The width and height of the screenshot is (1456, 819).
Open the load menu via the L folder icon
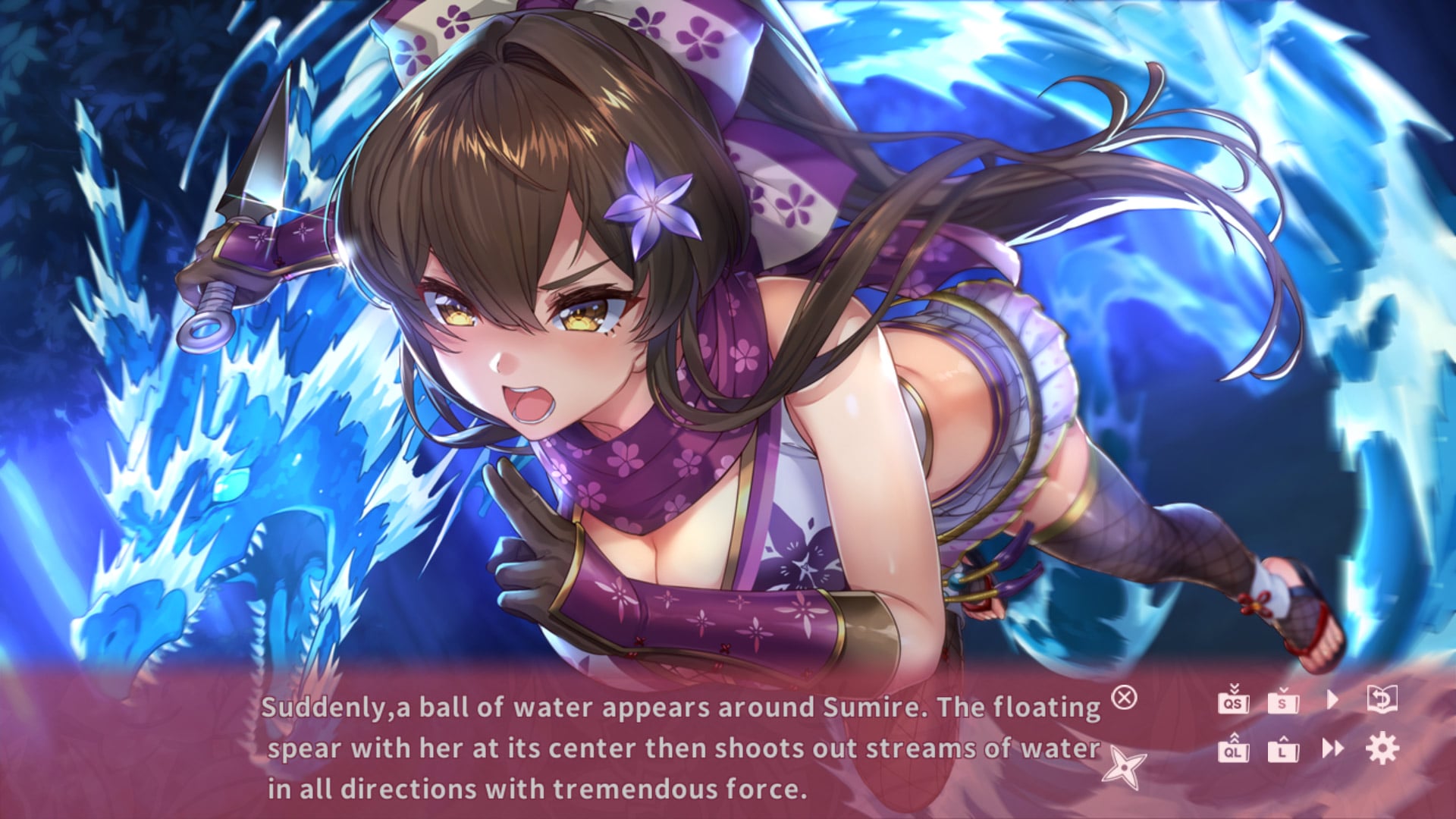click(1283, 749)
